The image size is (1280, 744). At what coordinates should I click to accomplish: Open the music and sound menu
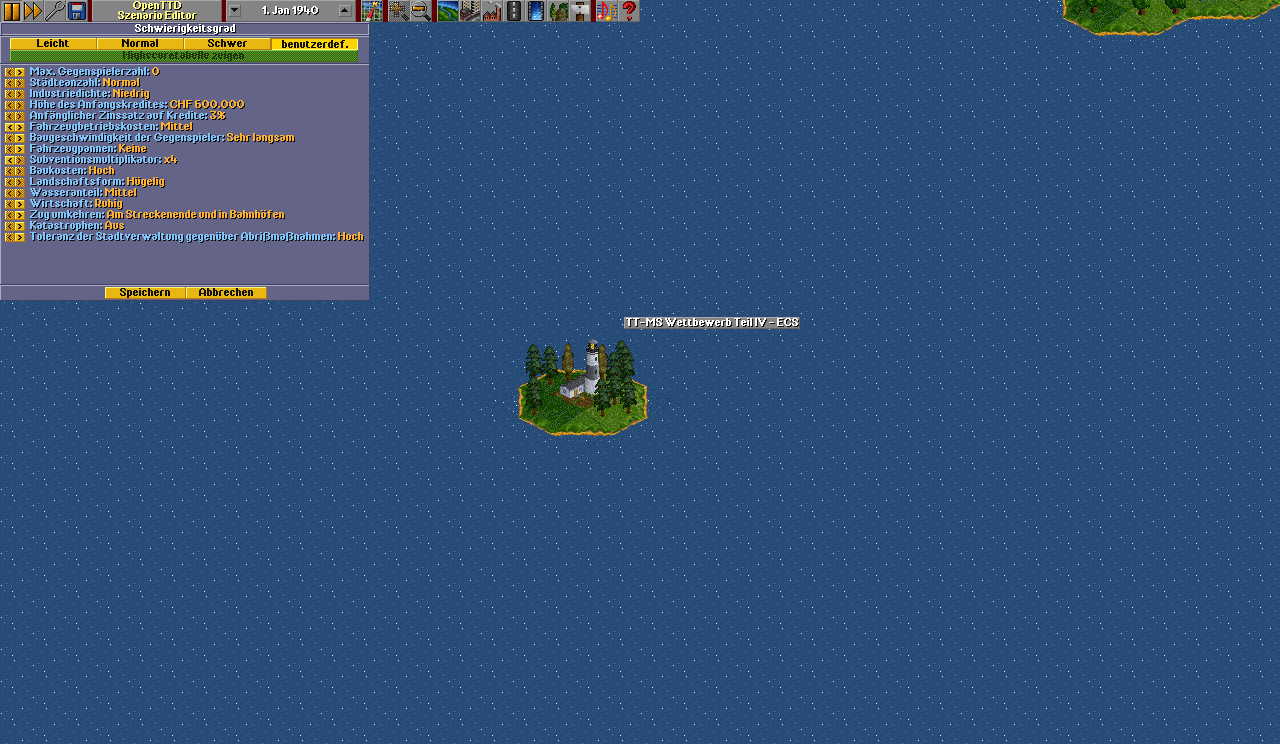click(606, 11)
